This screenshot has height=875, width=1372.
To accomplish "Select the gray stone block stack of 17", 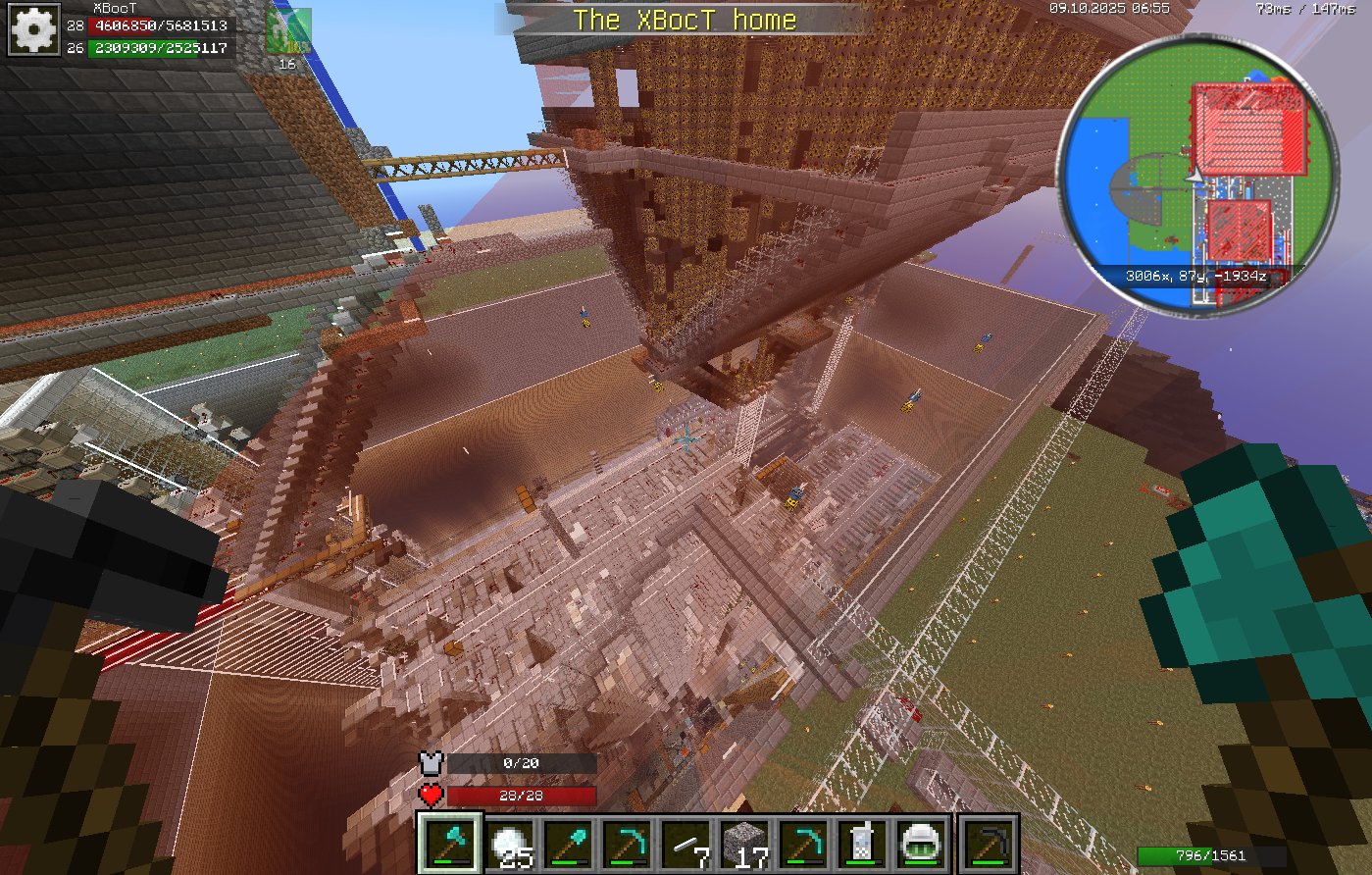I will click(x=746, y=844).
